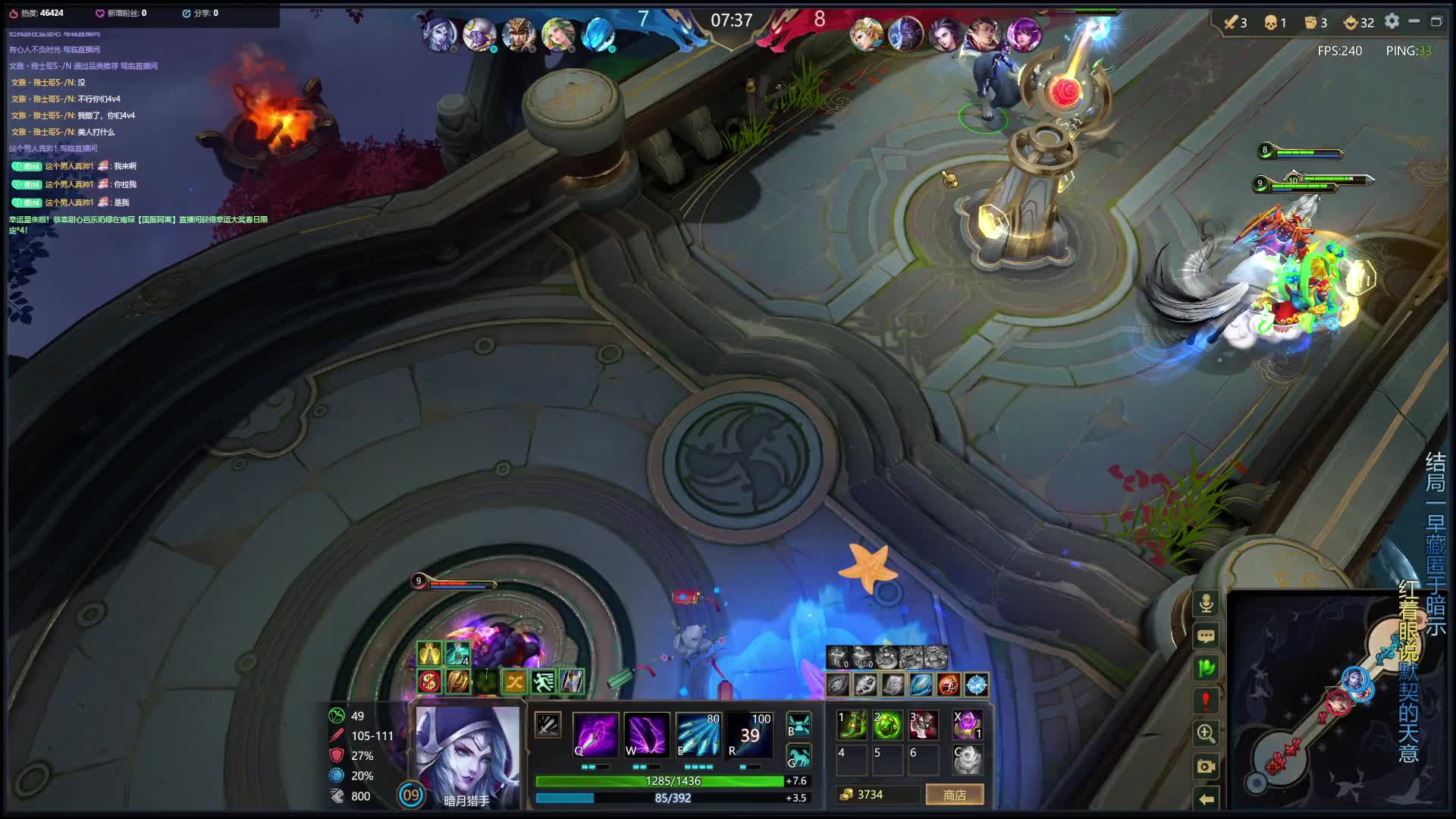Use the green boots item in slot 1
Screen dimensions: 1456x819
(852, 725)
